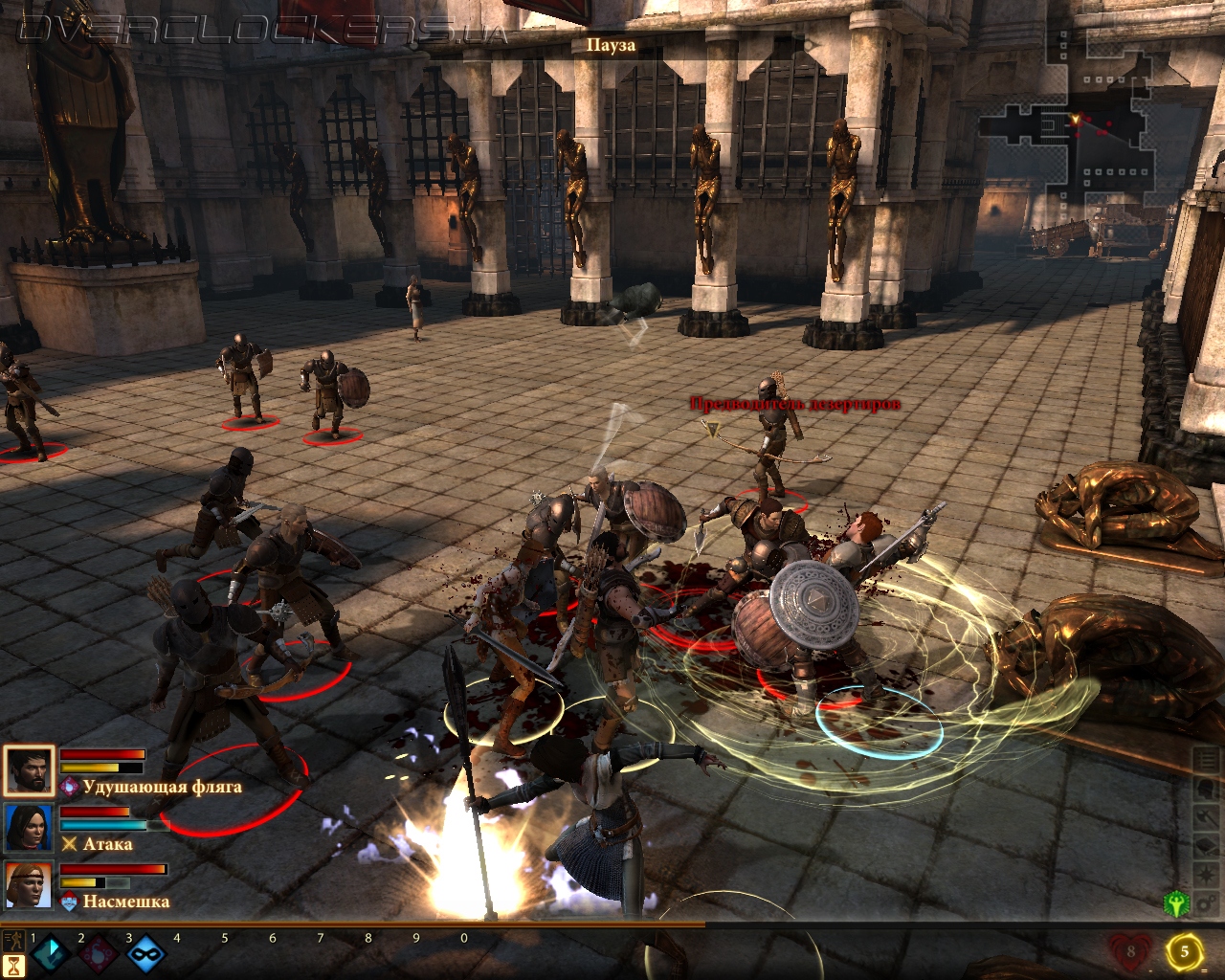Open the gears options menu button
1225x980 pixels.
[1207, 903]
